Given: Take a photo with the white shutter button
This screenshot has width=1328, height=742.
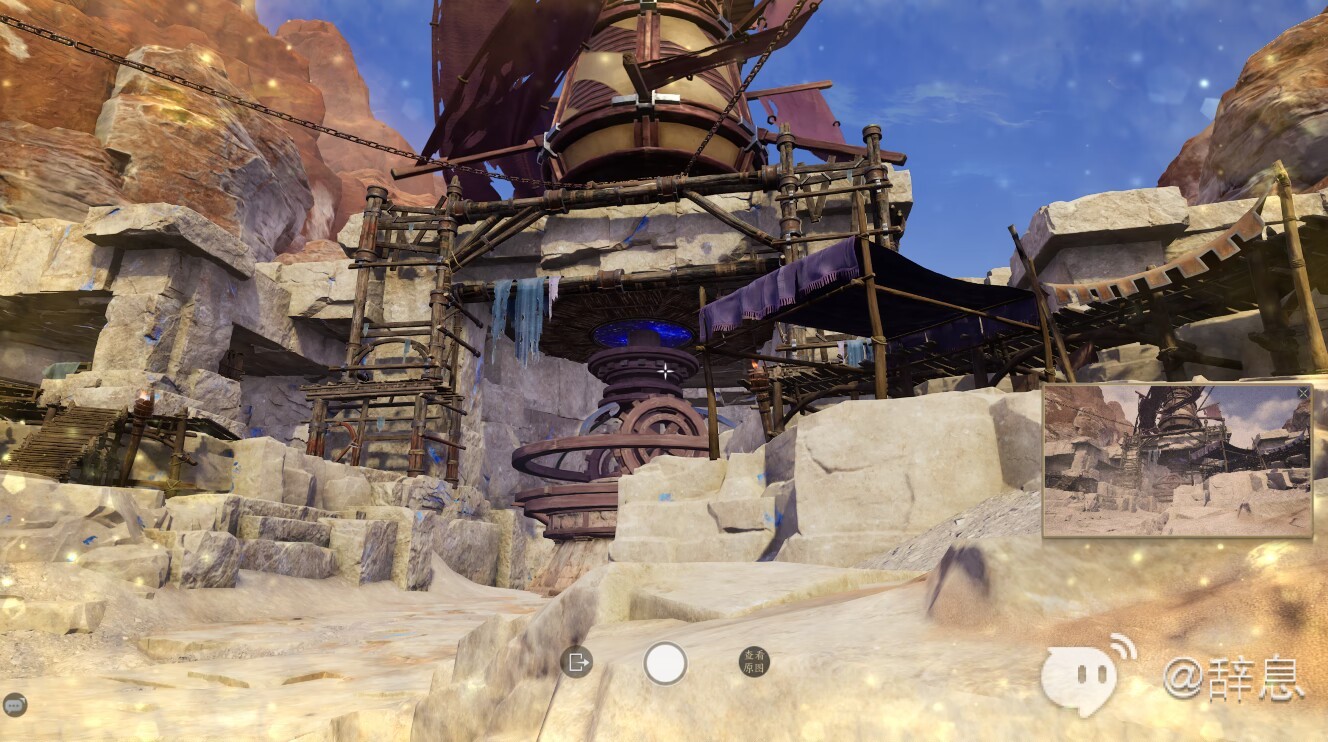Looking at the screenshot, I should click(665, 662).
